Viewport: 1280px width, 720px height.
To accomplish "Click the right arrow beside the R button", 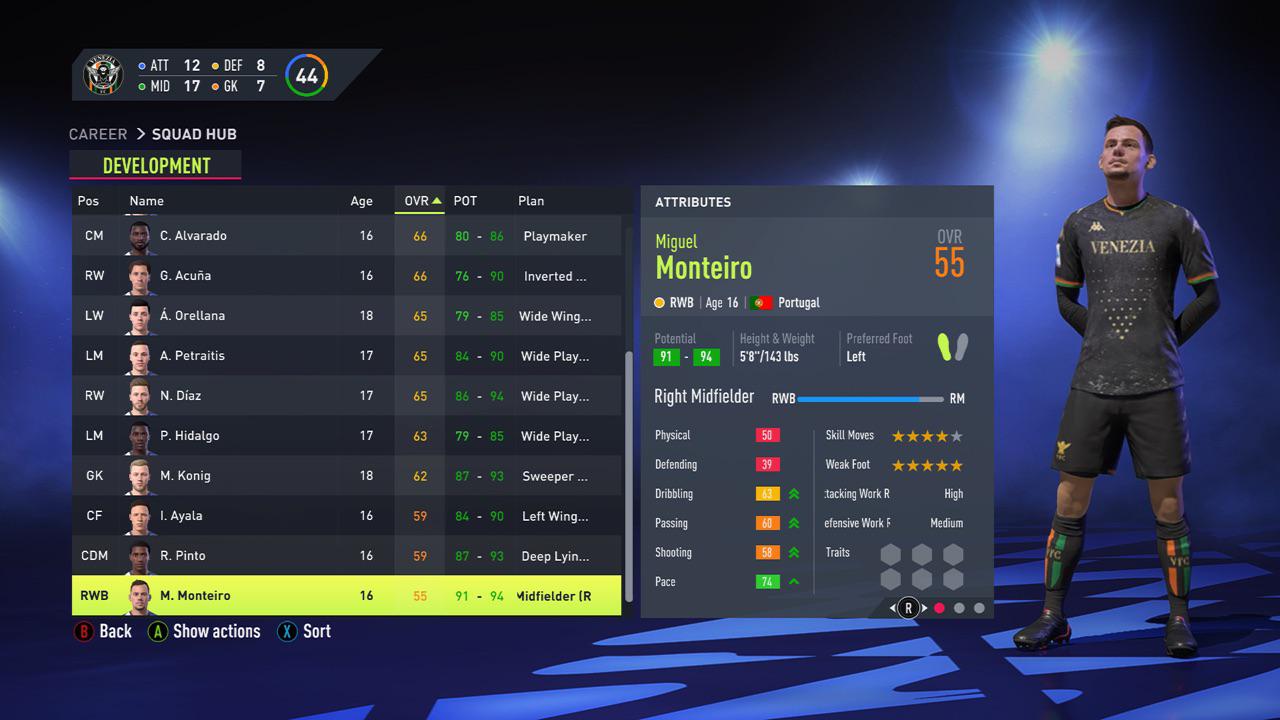I will click(x=922, y=607).
